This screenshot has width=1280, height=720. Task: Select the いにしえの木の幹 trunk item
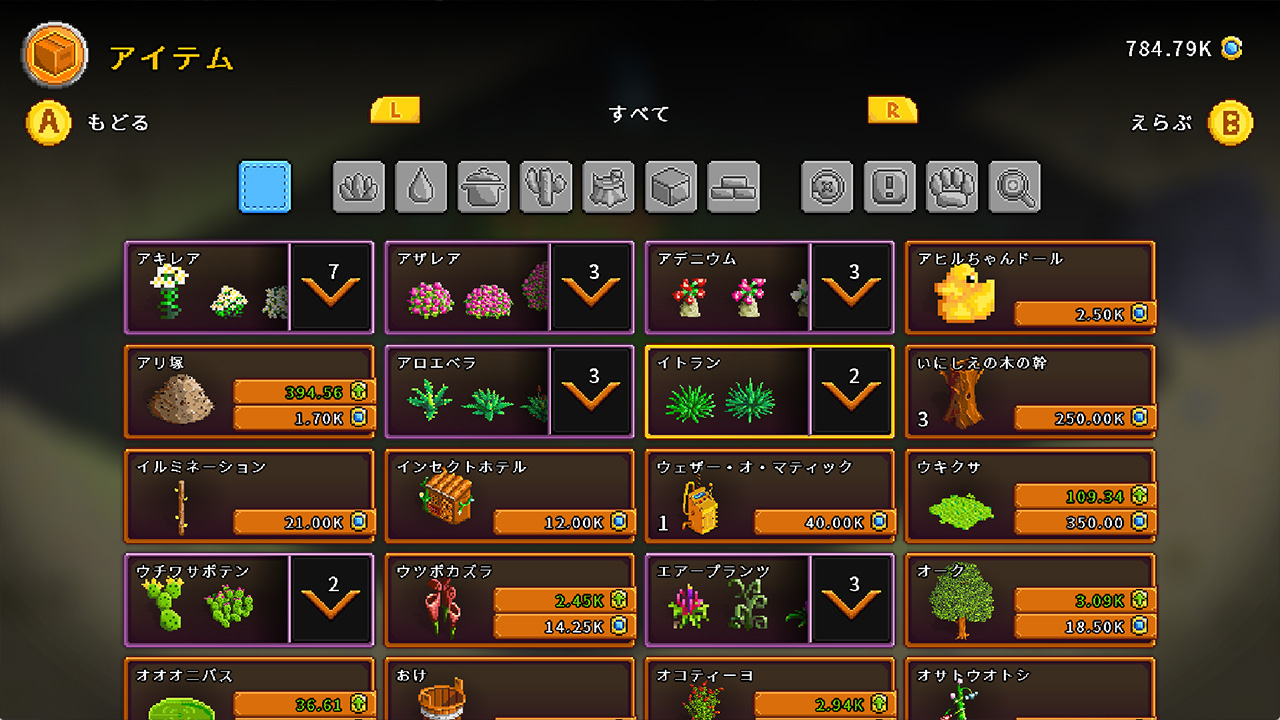pos(1029,392)
